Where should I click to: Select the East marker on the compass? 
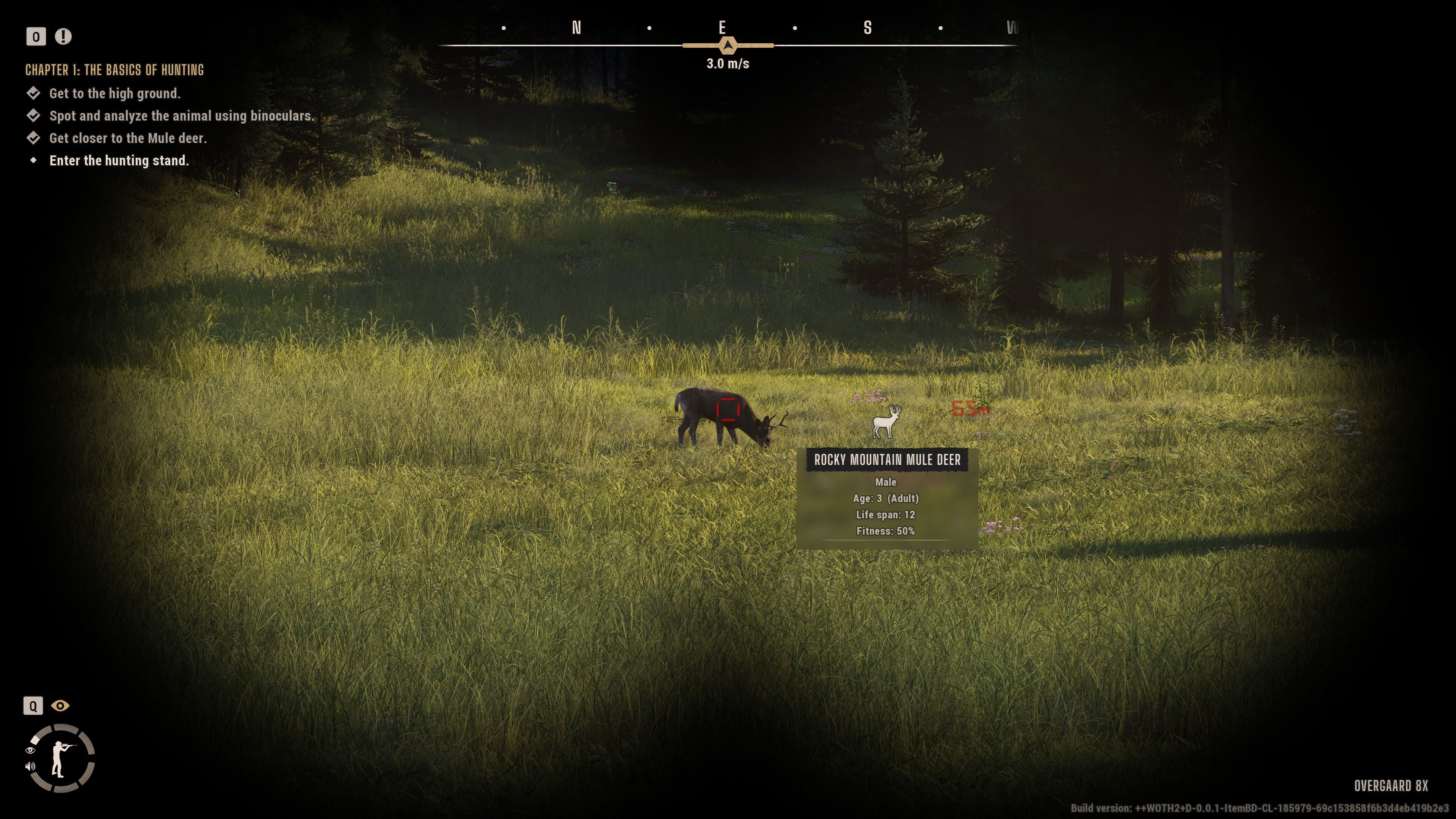pos(722,28)
